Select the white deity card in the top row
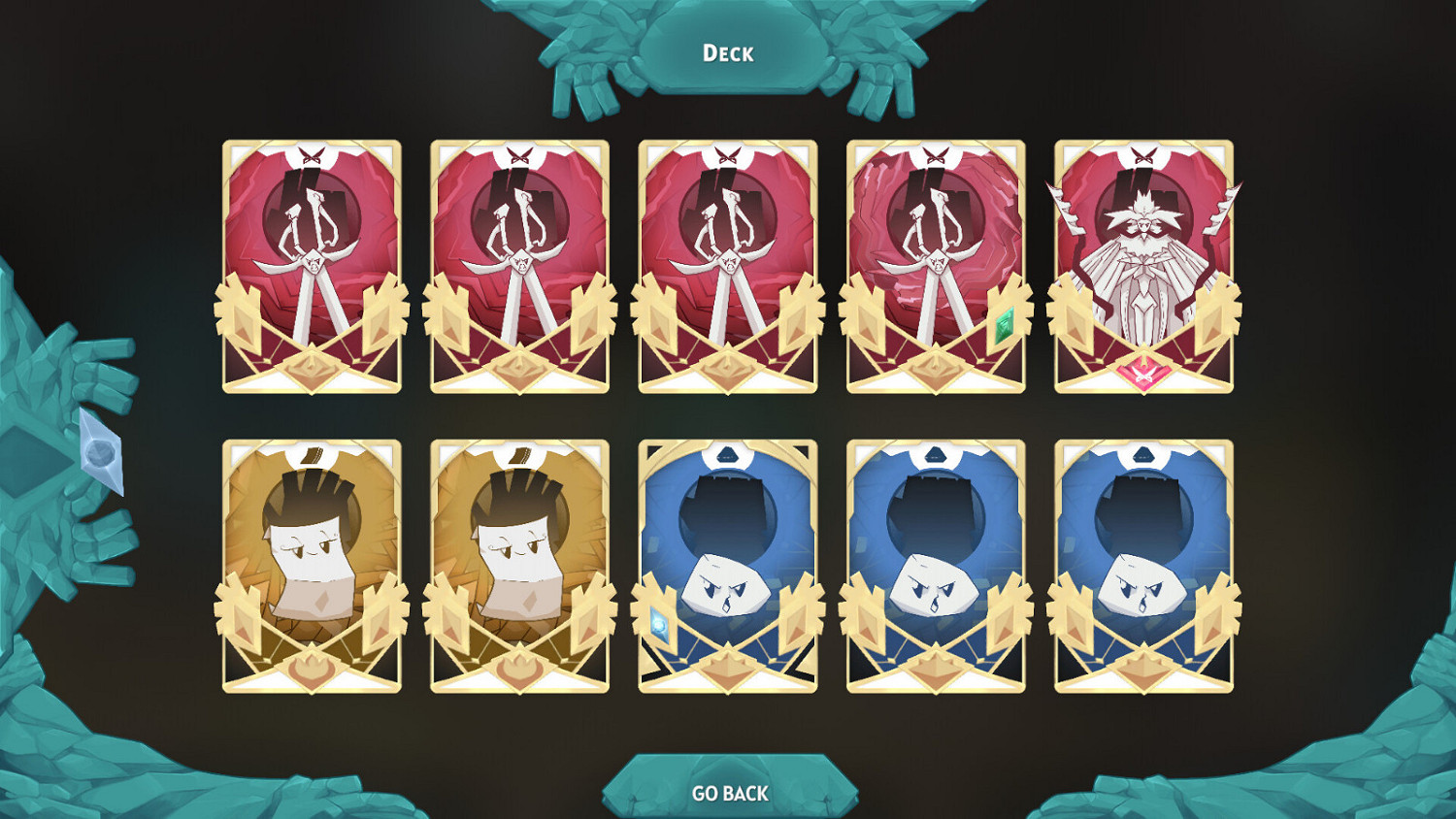The height and width of the screenshot is (819, 1456). 1143,265
